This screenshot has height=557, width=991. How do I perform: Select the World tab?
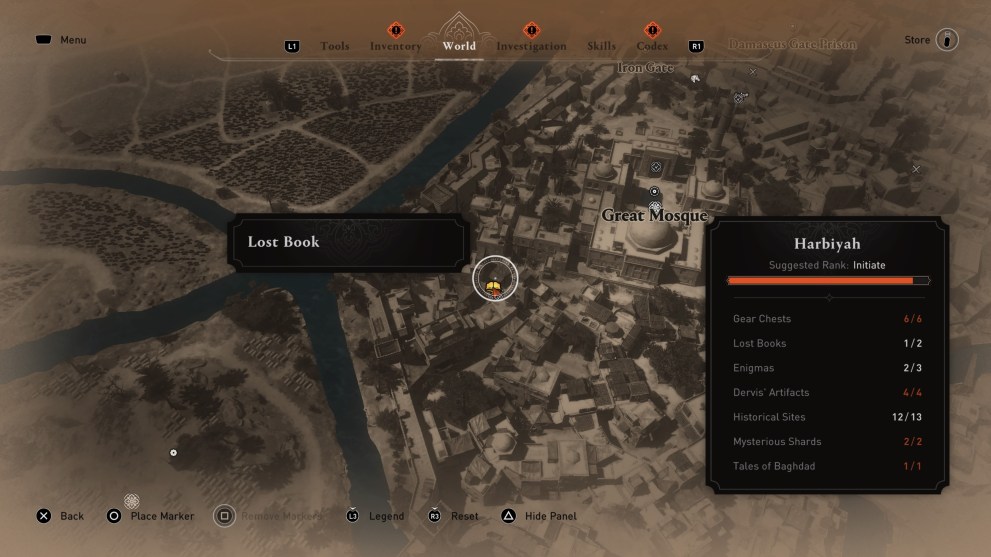click(459, 46)
